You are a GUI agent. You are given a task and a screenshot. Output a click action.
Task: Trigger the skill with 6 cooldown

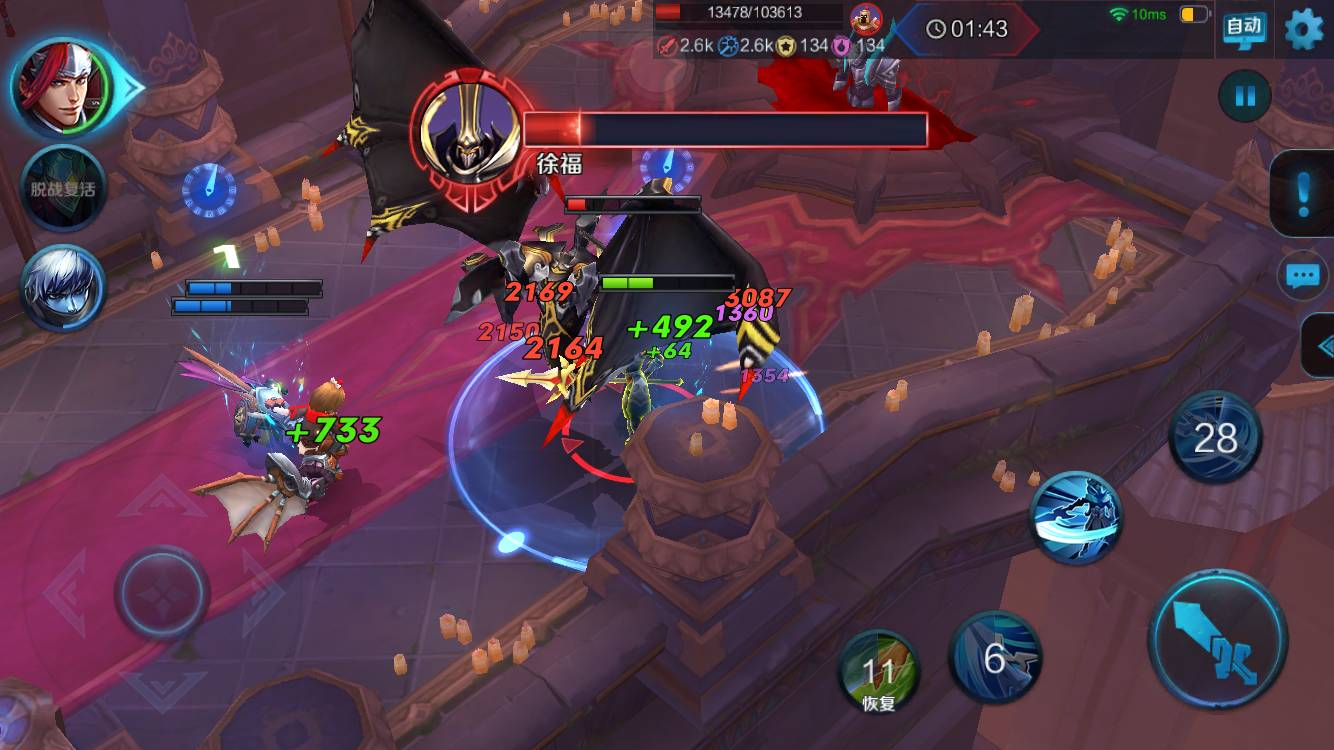[995, 657]
